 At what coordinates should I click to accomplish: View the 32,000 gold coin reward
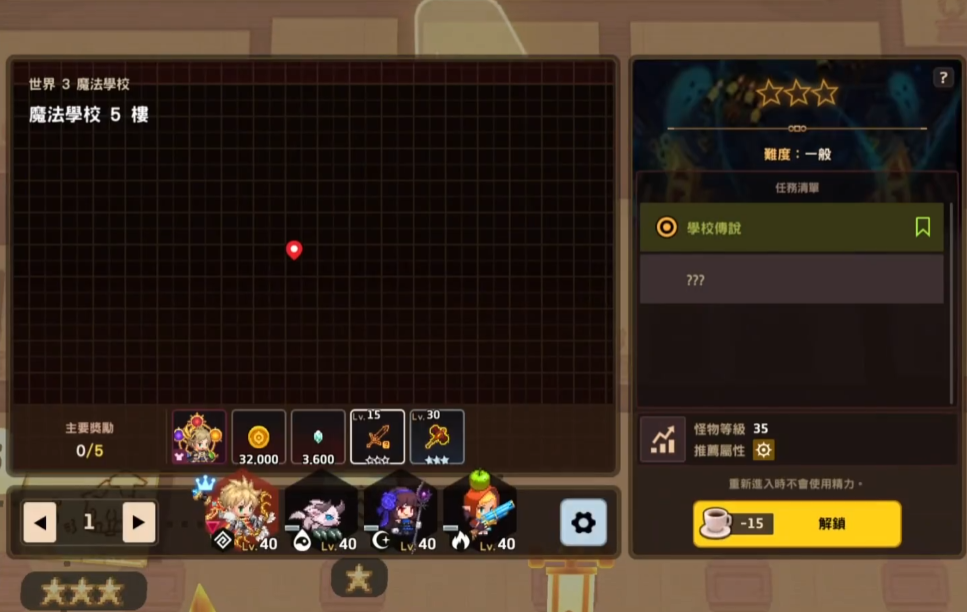click(x=259, y=437)
